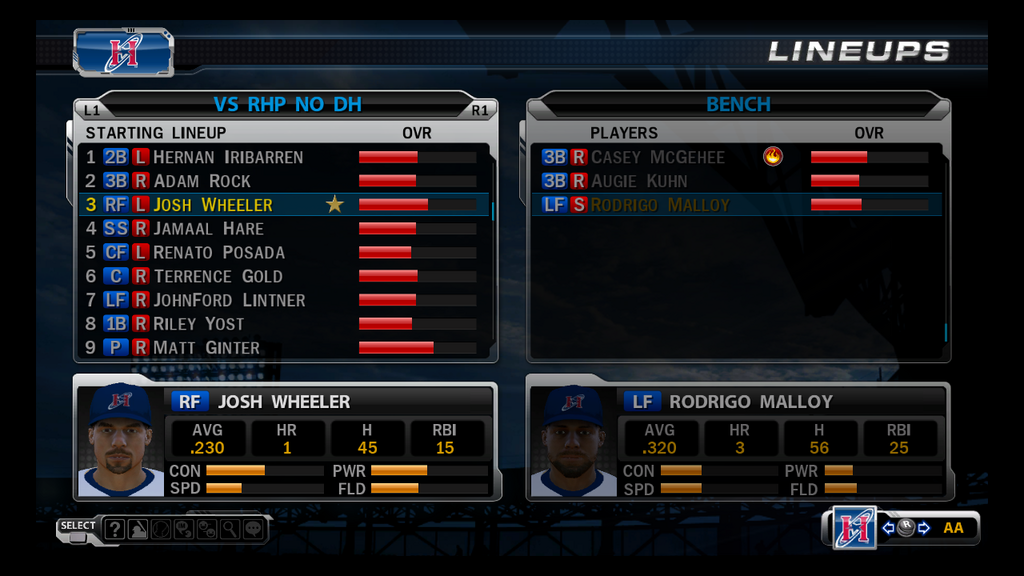Select center fielder Renato Posada

point(219,253)
